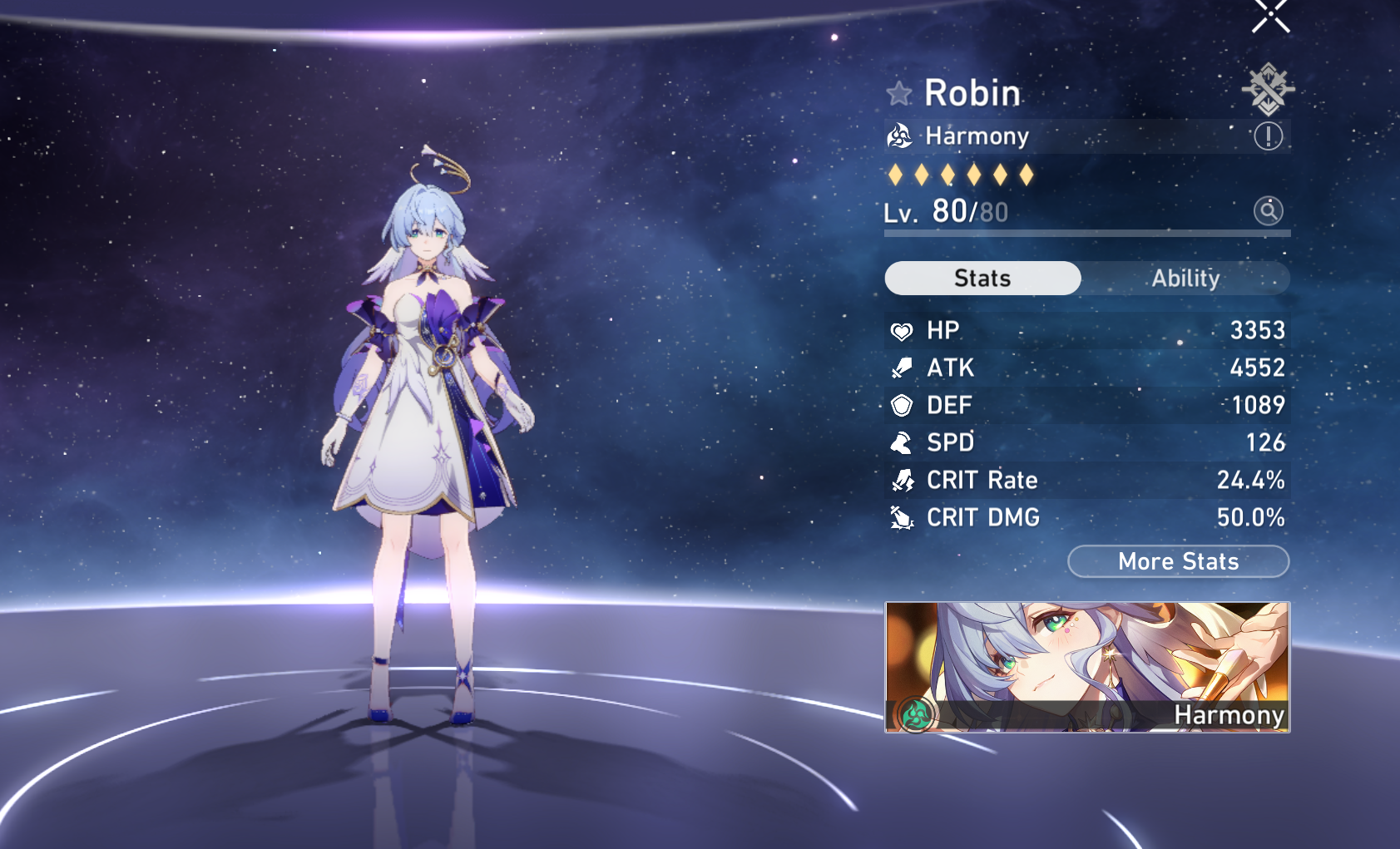Toggle the favorite star next to Robin's name
This screenshot has width=1400, height=849.
coord(899,92)
